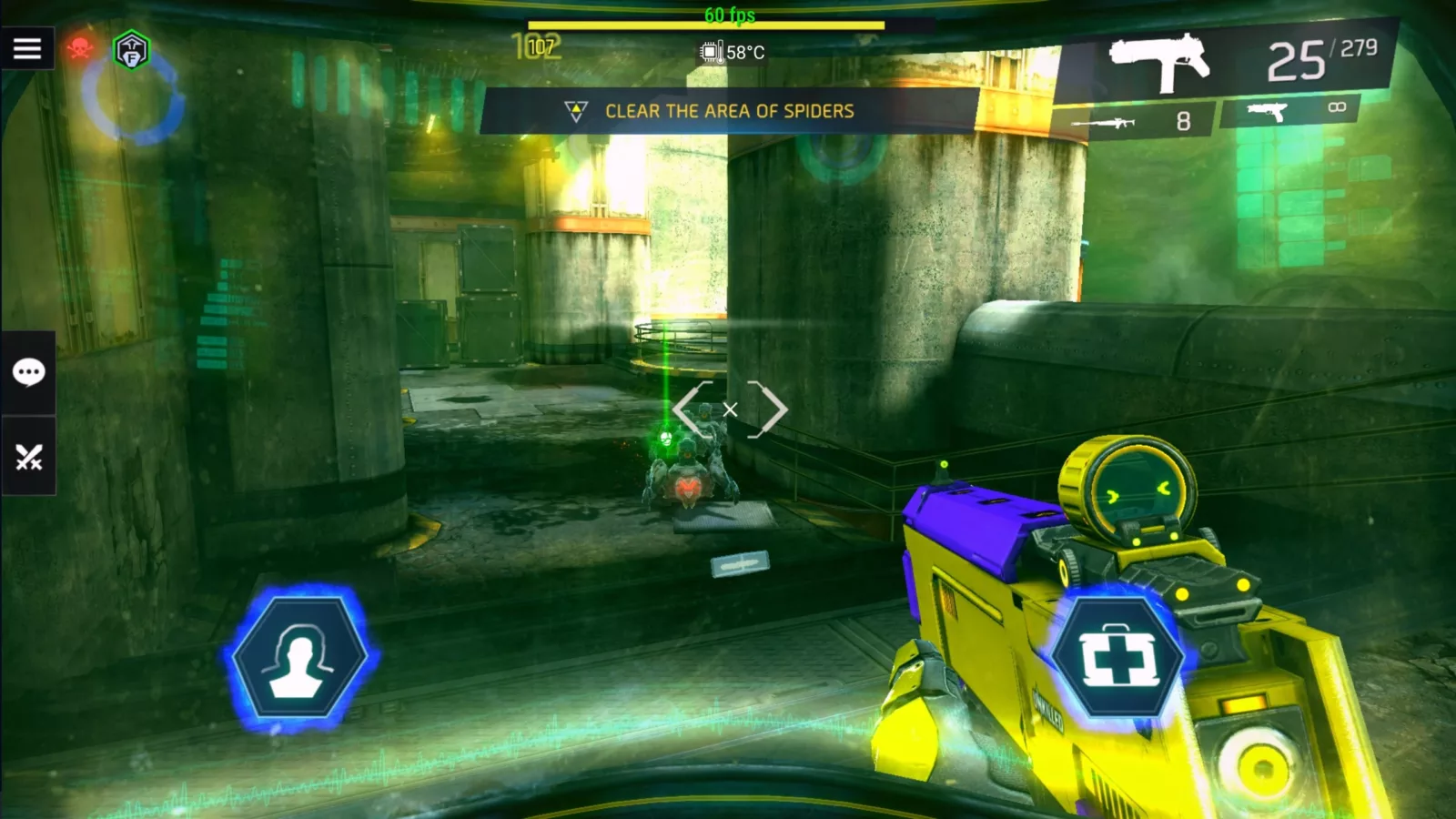
Task: Click the red skull icon
Action: [80, 48]
